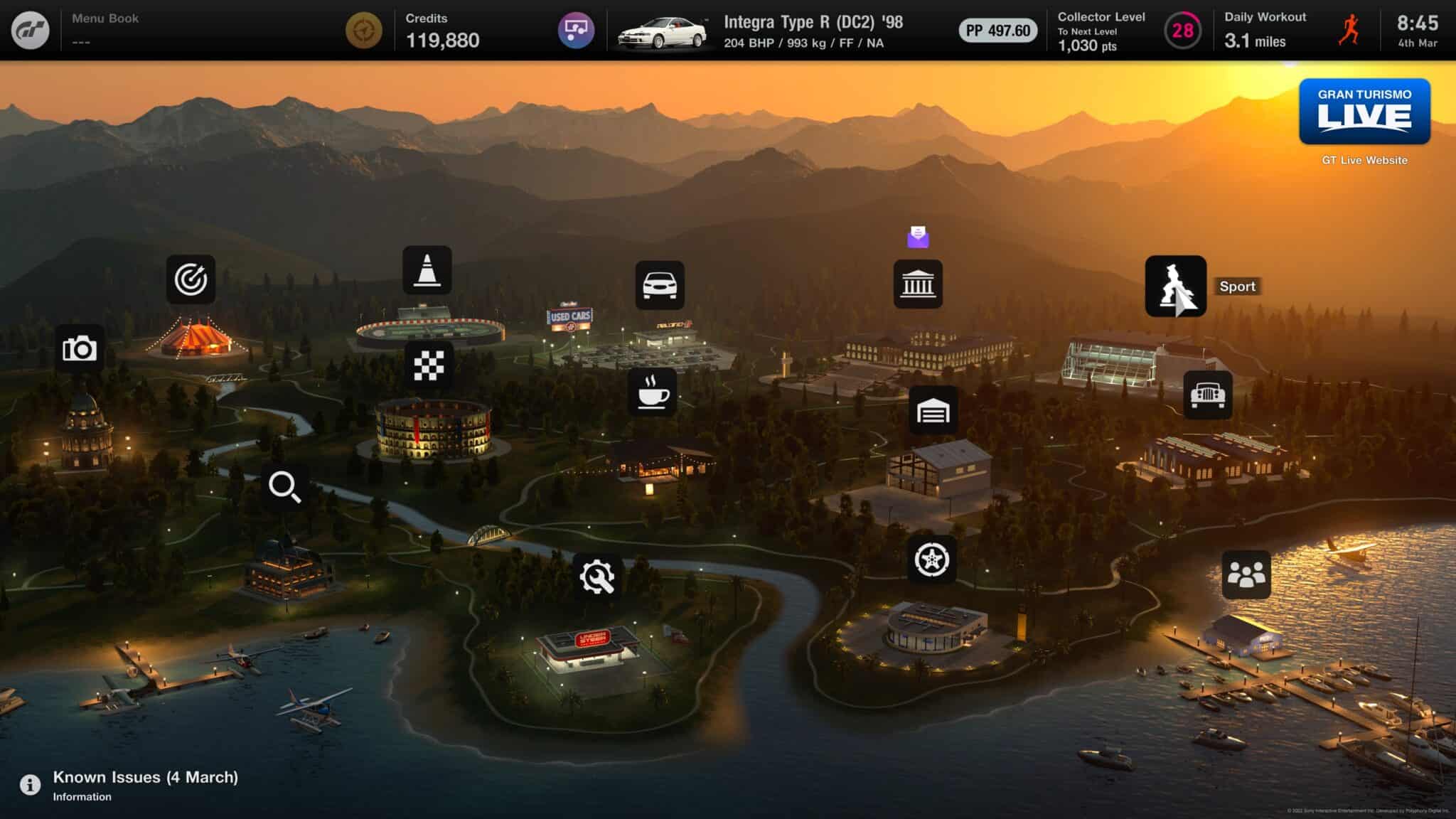Check the Collector Level 28 progress ring
This screenshot has width=1456, height=819.
pyautogui.click(x=1181, y=29)
